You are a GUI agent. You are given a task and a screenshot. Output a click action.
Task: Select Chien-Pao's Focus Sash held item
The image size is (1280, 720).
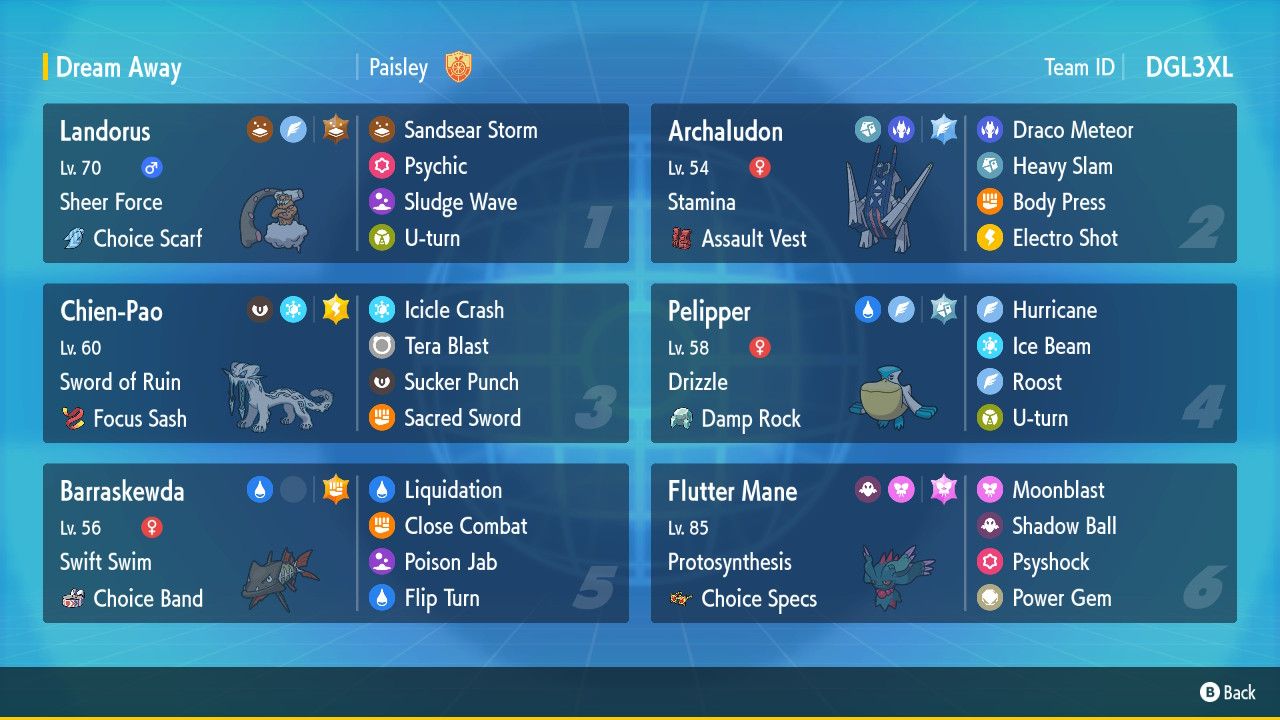[139, 419]
